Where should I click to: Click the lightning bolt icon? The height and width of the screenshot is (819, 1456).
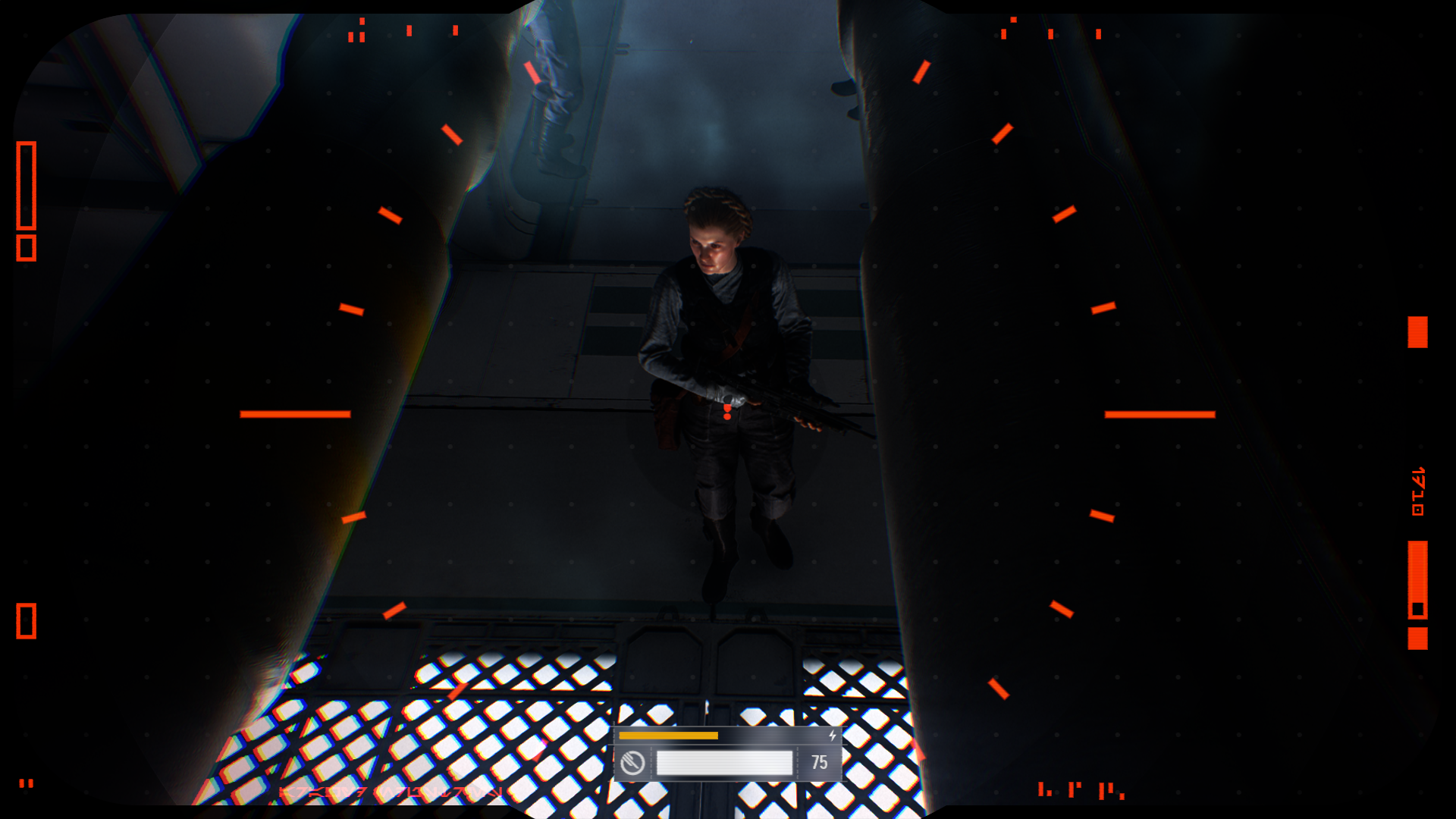(x=832, y=736)
